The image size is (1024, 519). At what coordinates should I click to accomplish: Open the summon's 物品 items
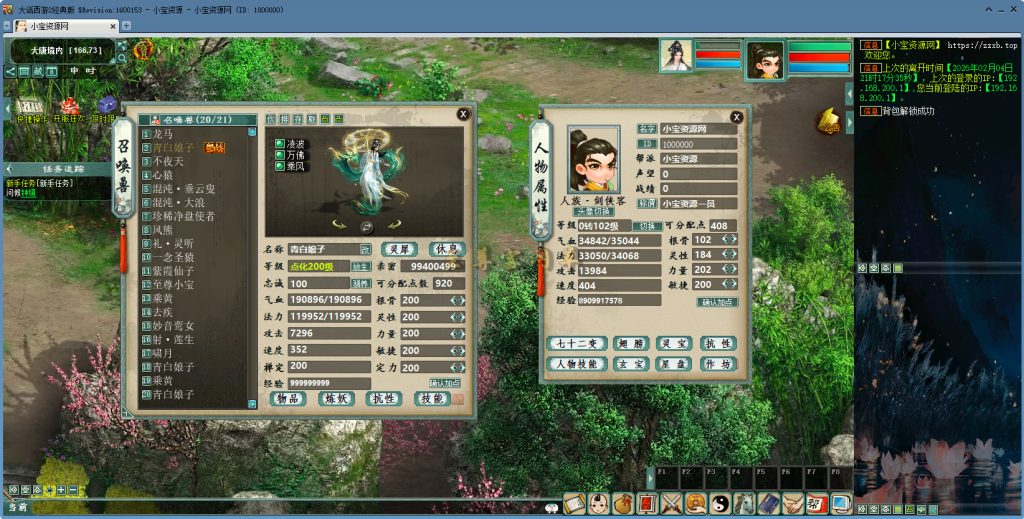tap(288, 398)
